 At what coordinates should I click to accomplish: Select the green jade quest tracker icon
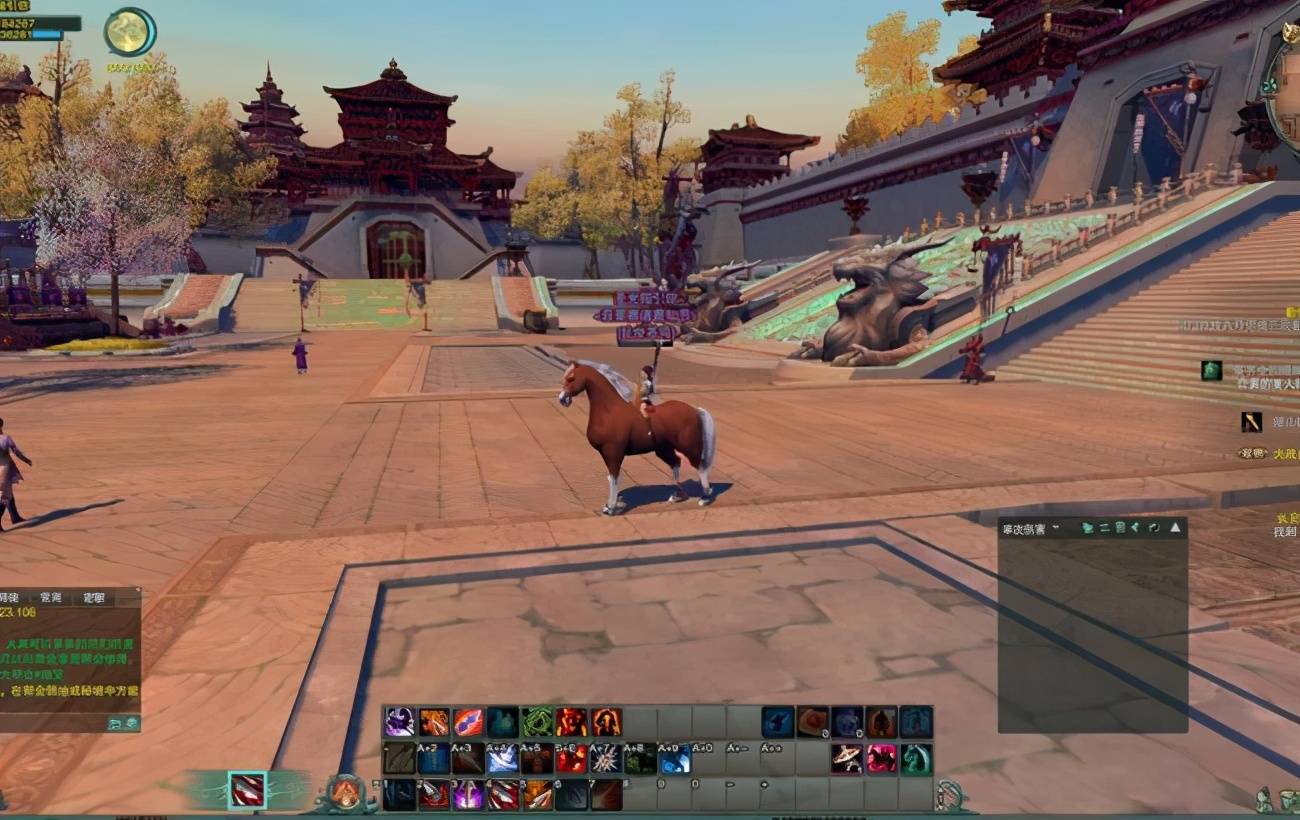click(1212, 370)
